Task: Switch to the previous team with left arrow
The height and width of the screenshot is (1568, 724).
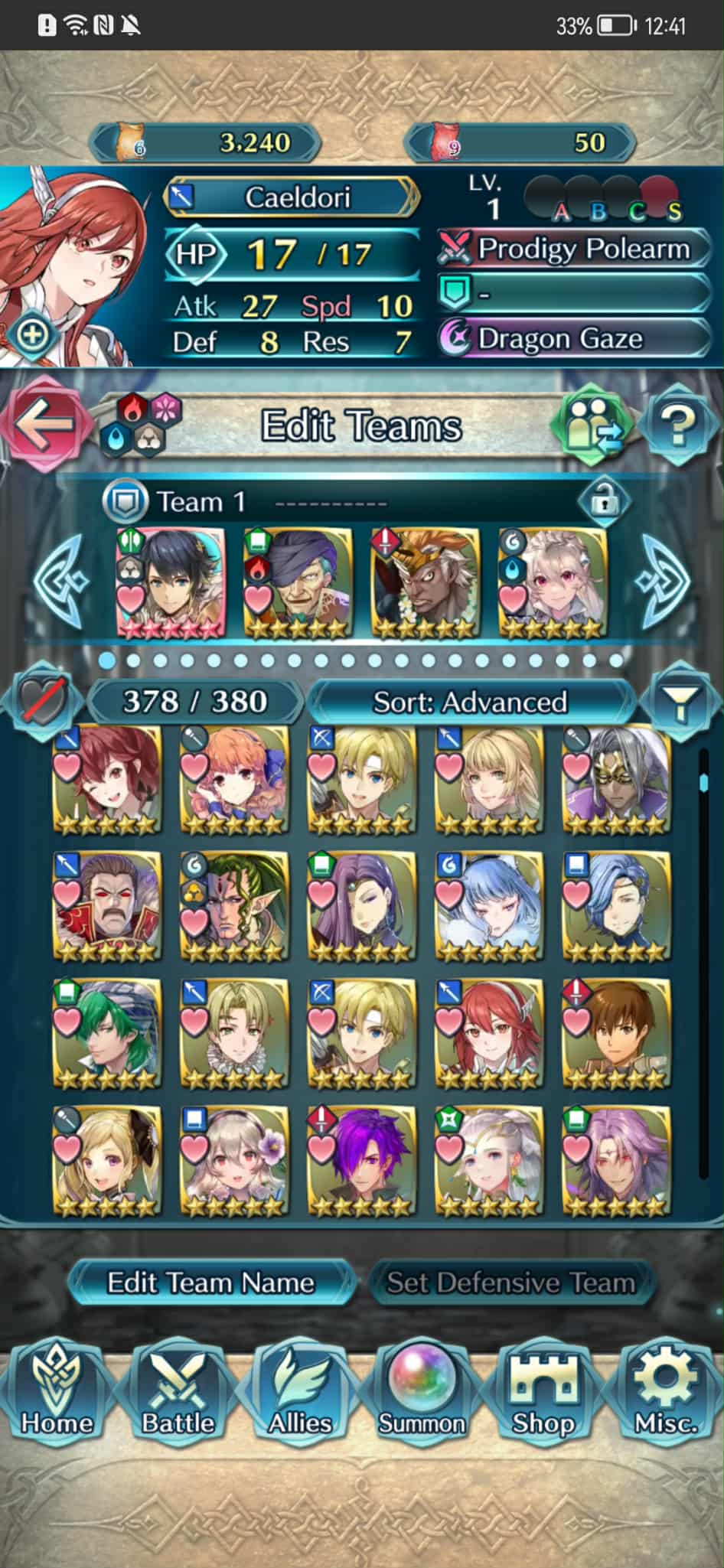Action: pos(60,582)
